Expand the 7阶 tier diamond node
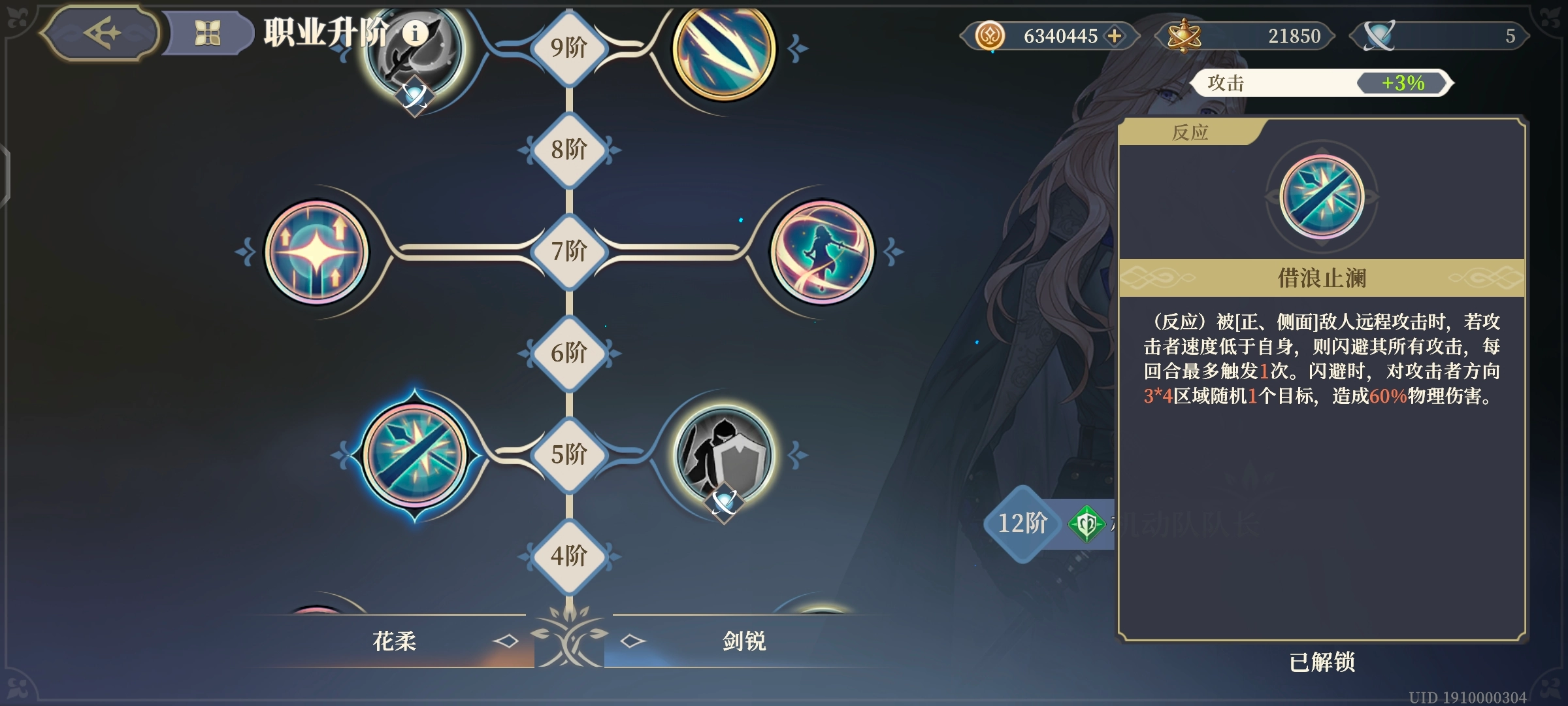Image resolution: width=1568 pixels, height=706 pixels. coord(570,250)
